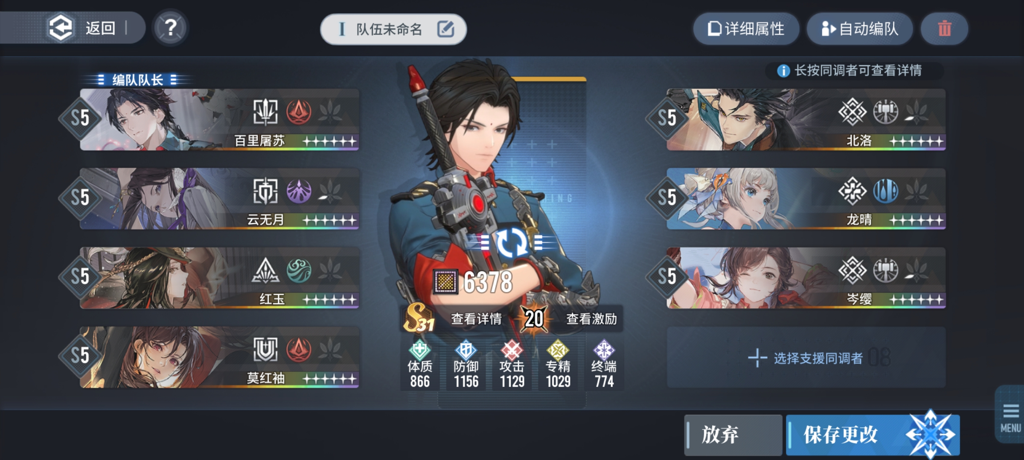Select the 云无月 character card

(x=218, y=199)
